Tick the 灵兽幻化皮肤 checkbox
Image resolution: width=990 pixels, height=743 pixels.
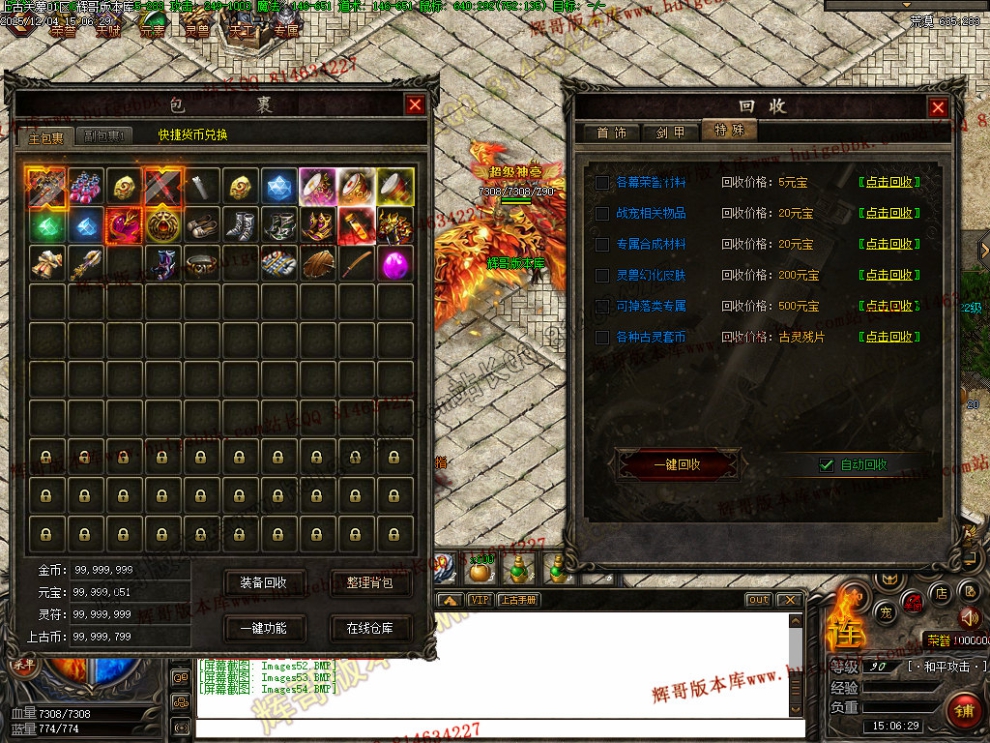pyautogui.click(x=602, y=276)
